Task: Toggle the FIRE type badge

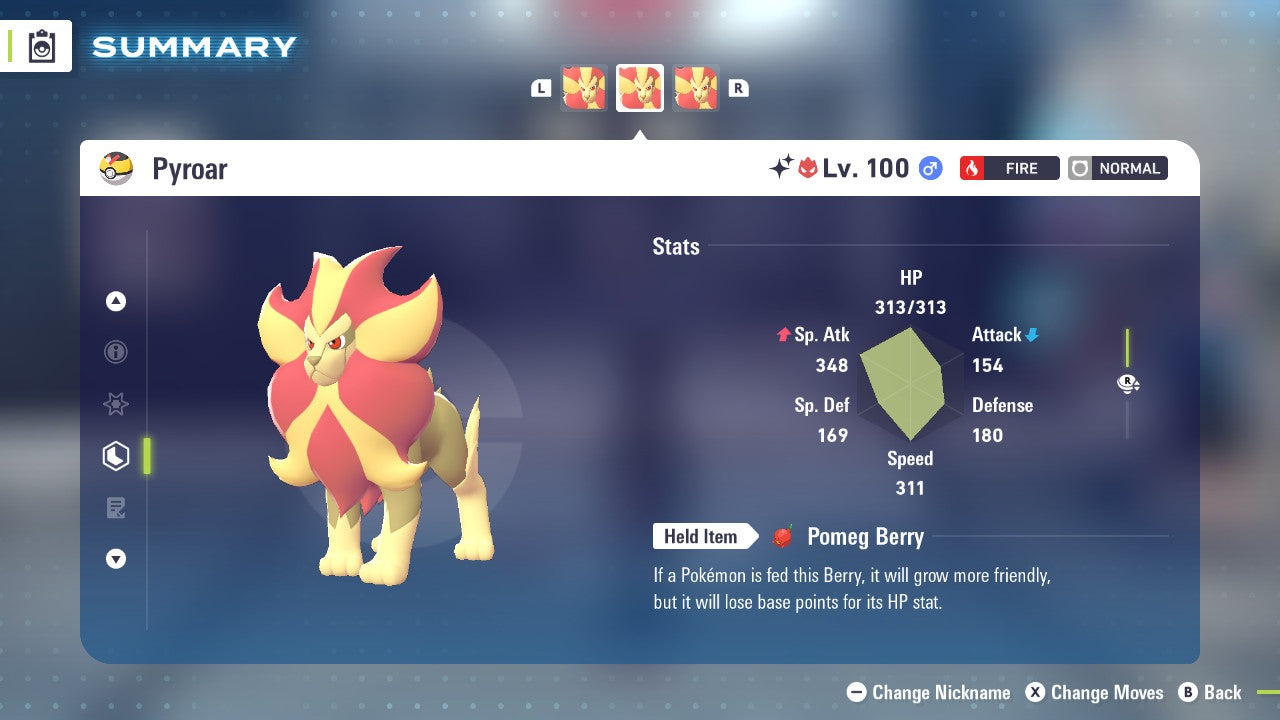Action: point(1009,168)
